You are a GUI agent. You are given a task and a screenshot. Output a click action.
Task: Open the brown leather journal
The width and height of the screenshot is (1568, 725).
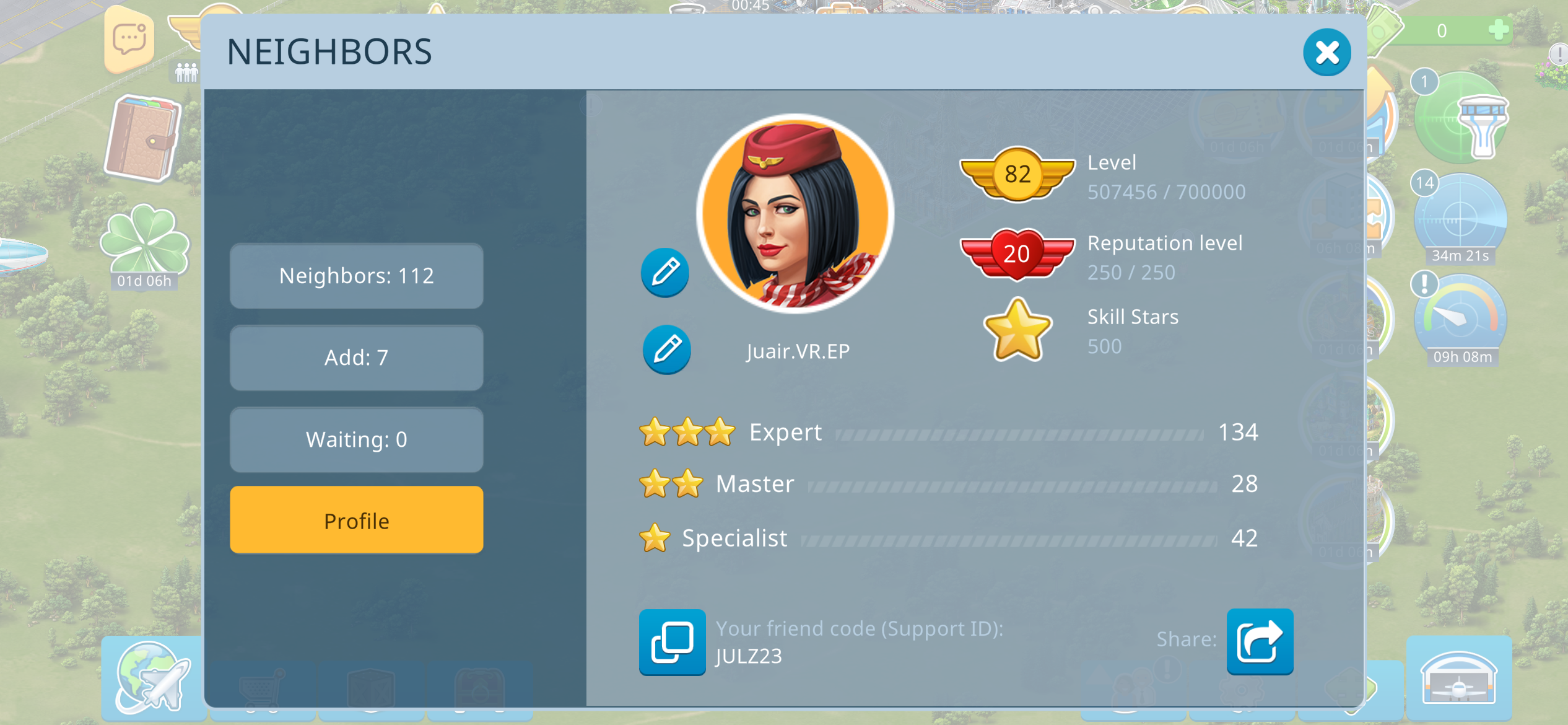pyautogui.click(x=143, y=138)
